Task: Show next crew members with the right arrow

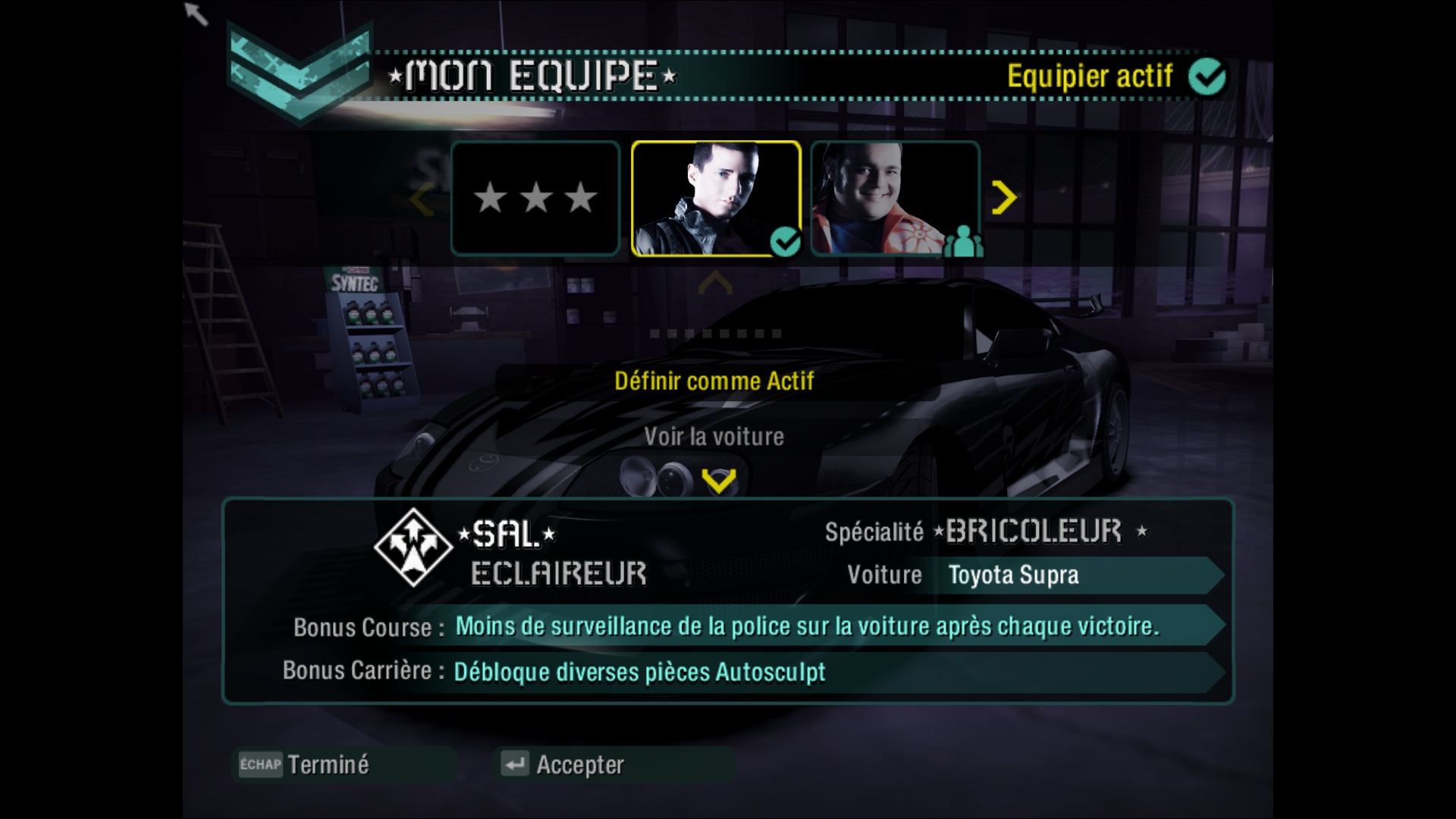Action: [x=1004, y=199]
